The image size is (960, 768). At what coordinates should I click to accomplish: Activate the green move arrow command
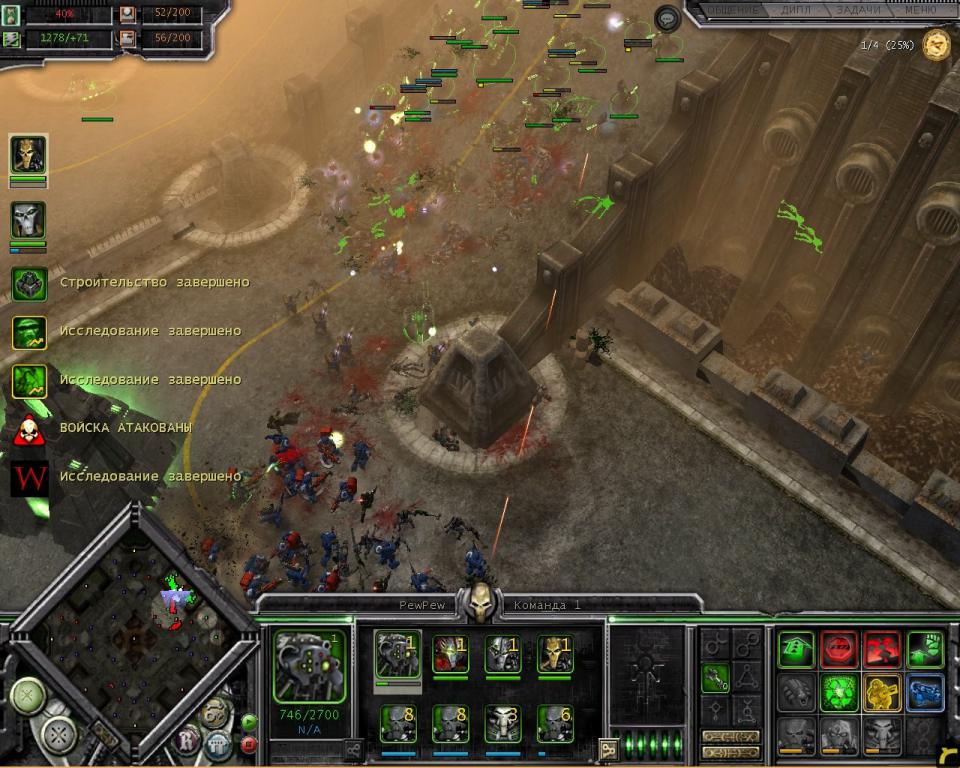pyautogui.click(x=796, y=650)
